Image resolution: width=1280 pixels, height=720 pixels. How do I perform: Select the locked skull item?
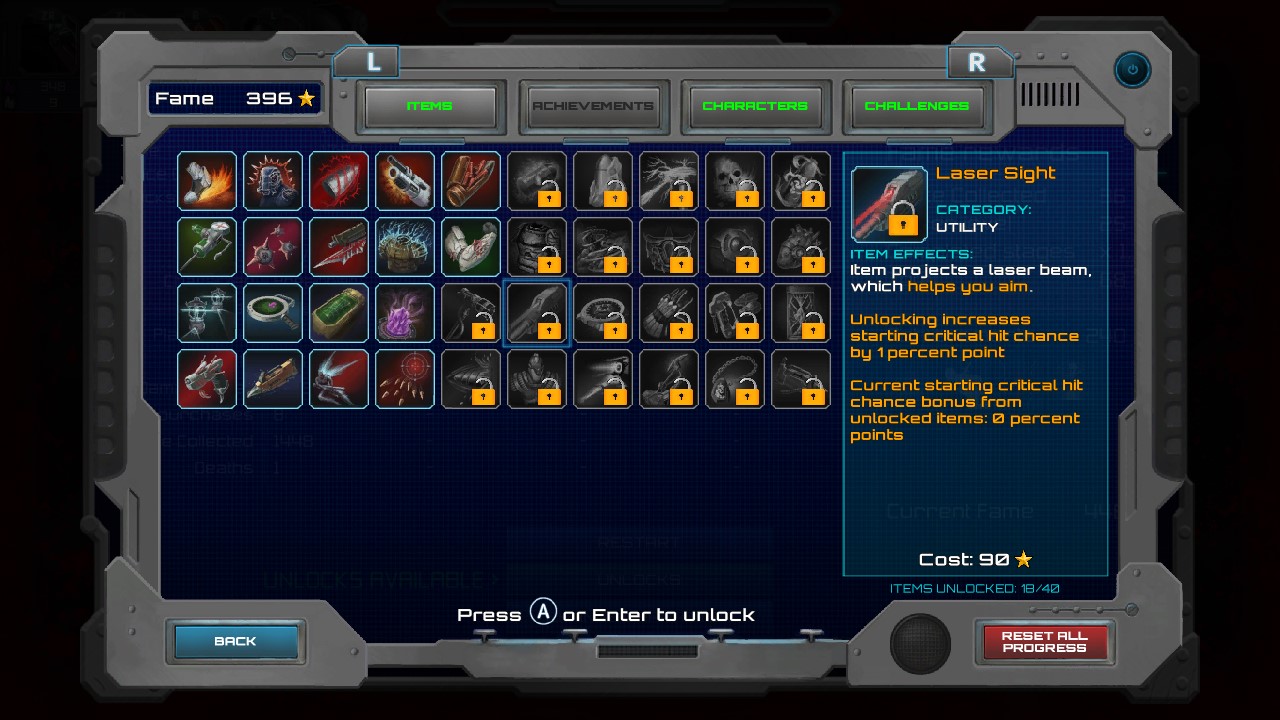tap(735, 181)
